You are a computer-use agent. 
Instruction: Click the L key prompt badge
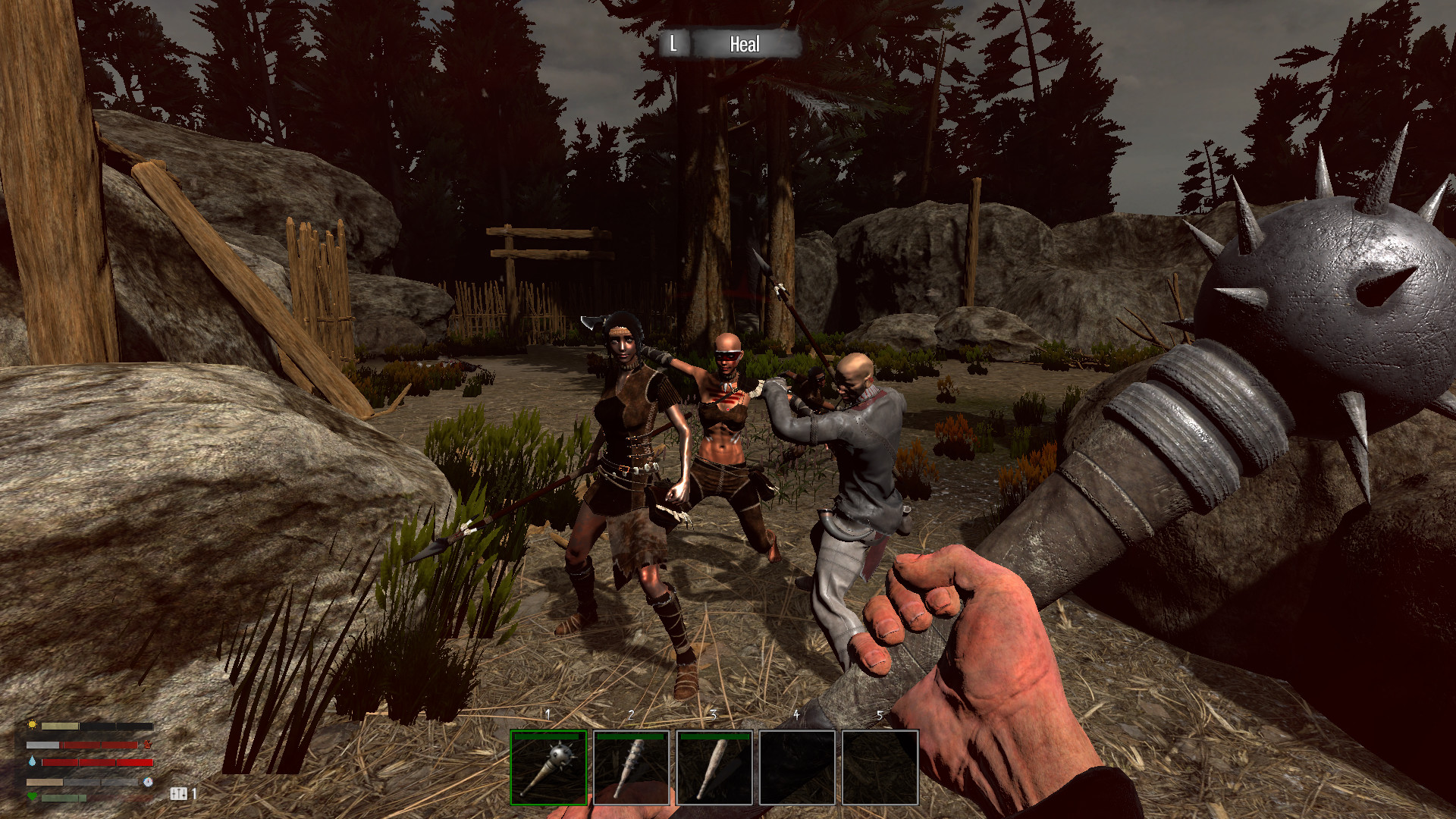(x=676, y=45)
